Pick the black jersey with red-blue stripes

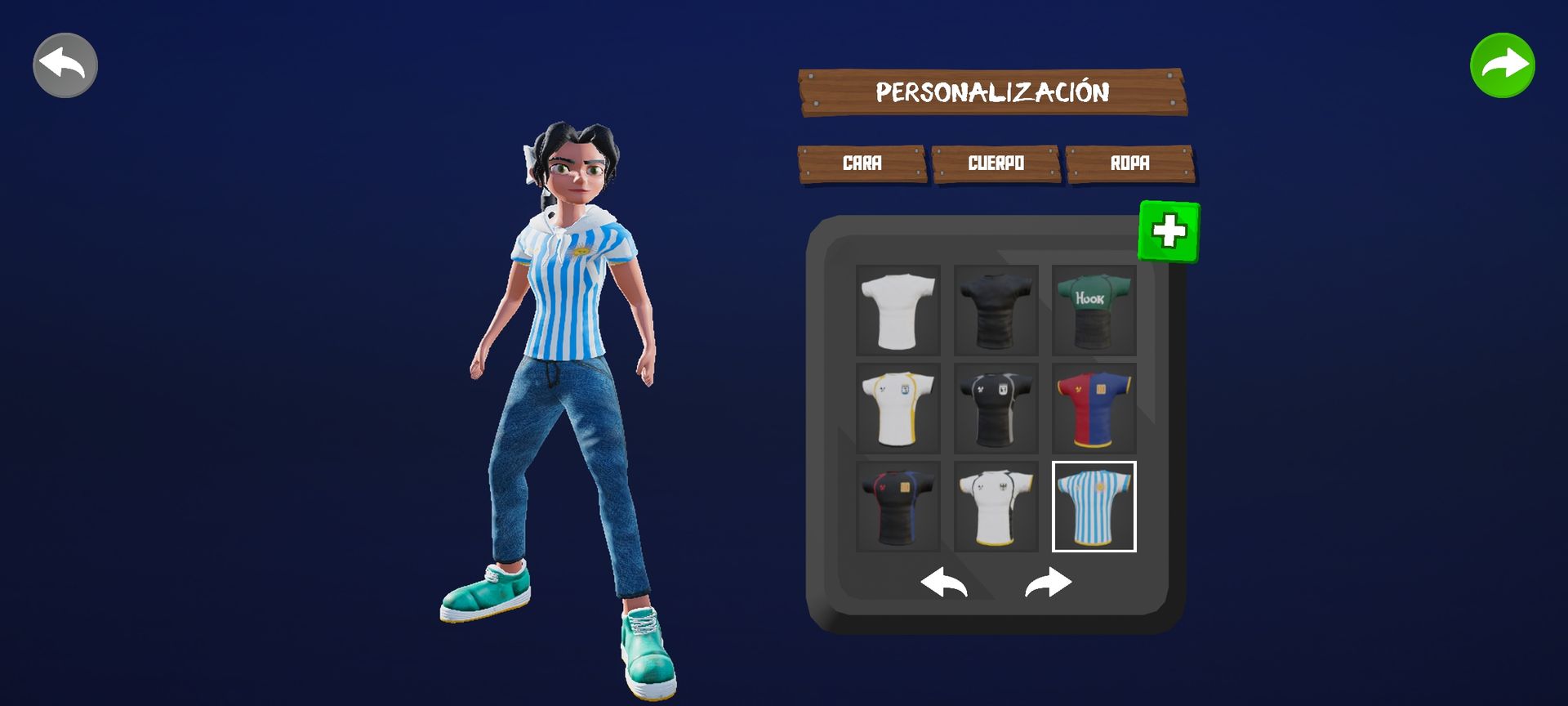[x=898, y=507]
